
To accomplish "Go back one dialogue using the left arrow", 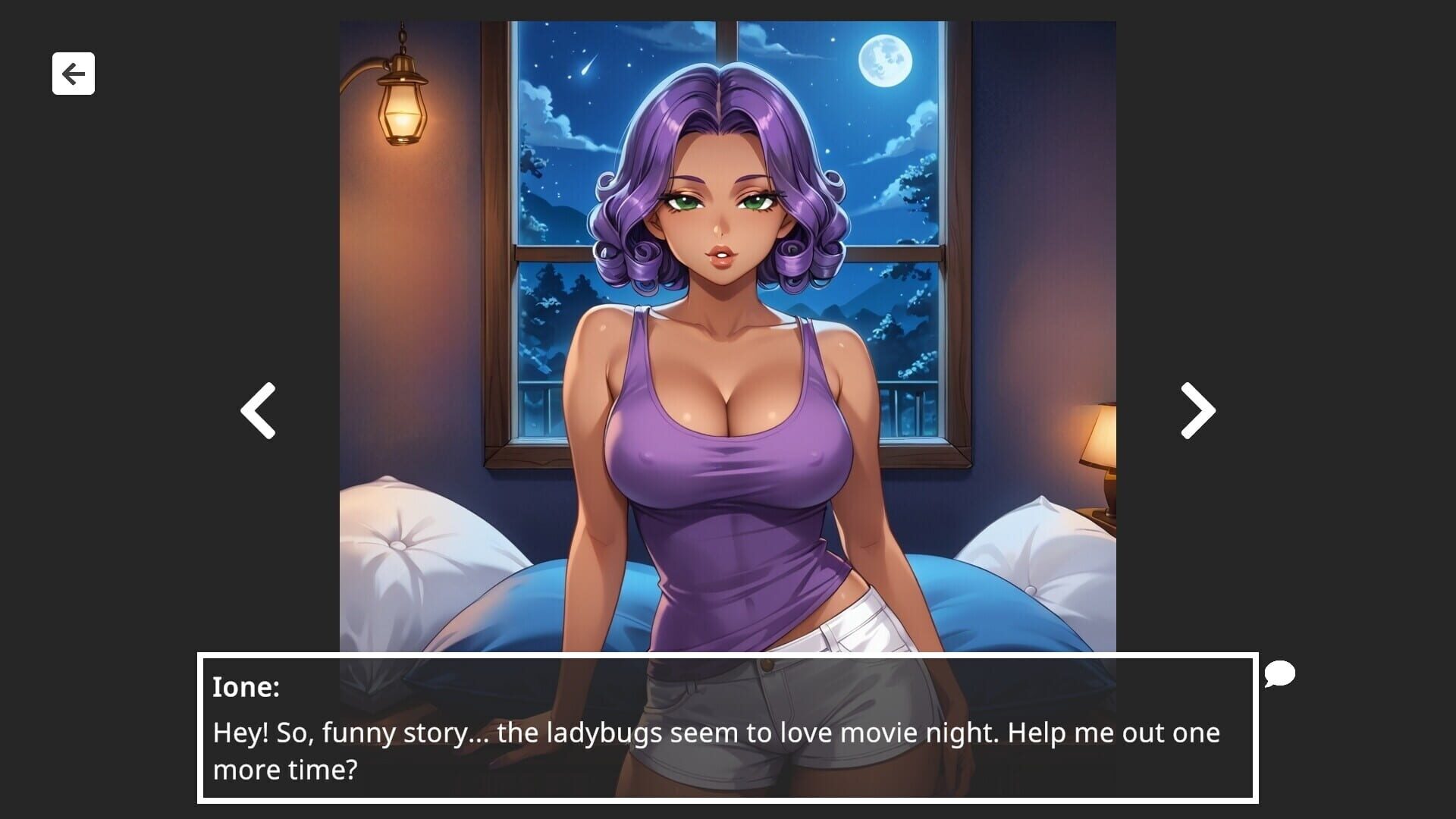I will coord(256,409).
